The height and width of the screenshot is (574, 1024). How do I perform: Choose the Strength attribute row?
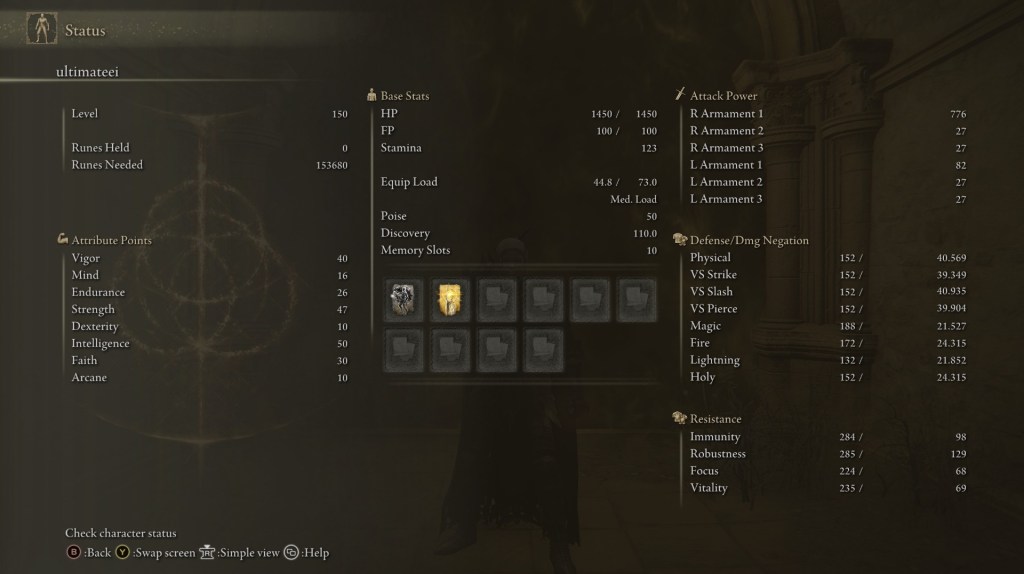pos(209,309)
